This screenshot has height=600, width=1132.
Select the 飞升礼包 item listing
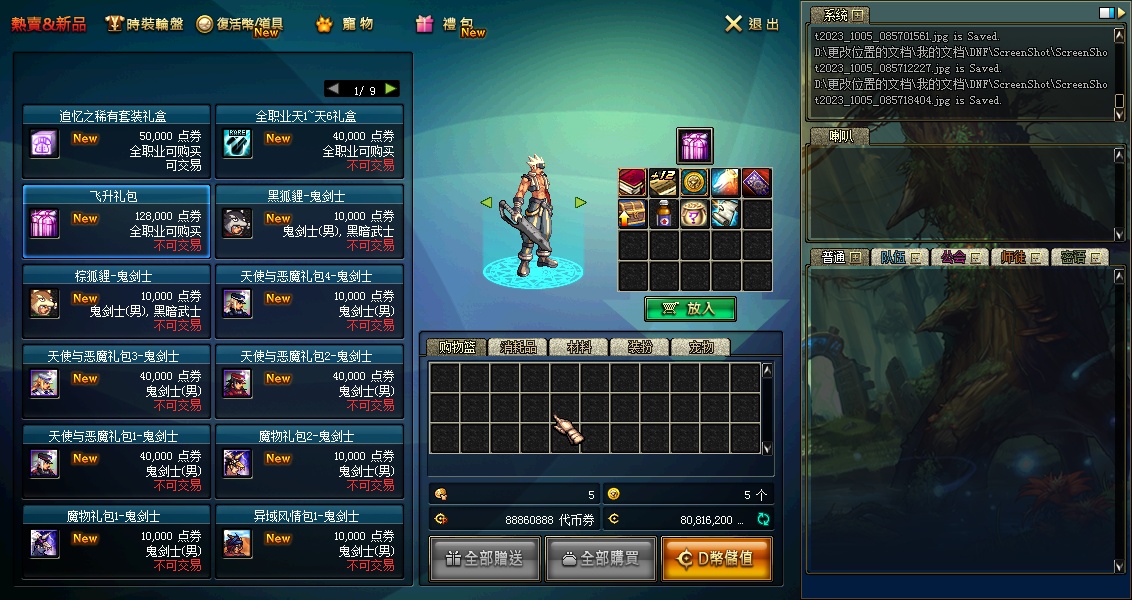[x=116, y=220]
